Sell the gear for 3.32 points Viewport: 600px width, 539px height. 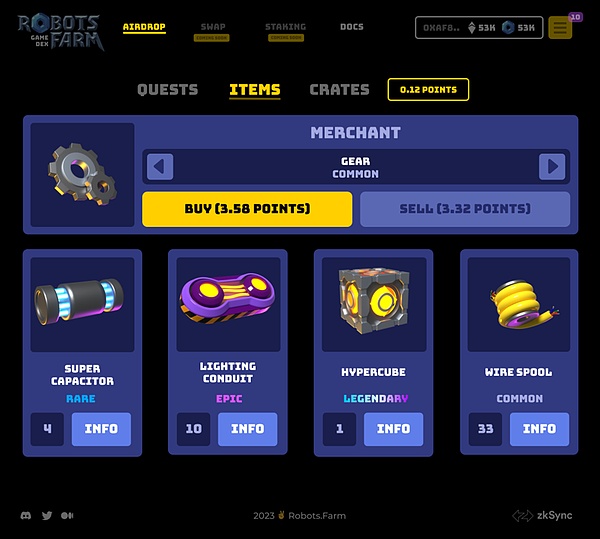click(x=465, y=209)
